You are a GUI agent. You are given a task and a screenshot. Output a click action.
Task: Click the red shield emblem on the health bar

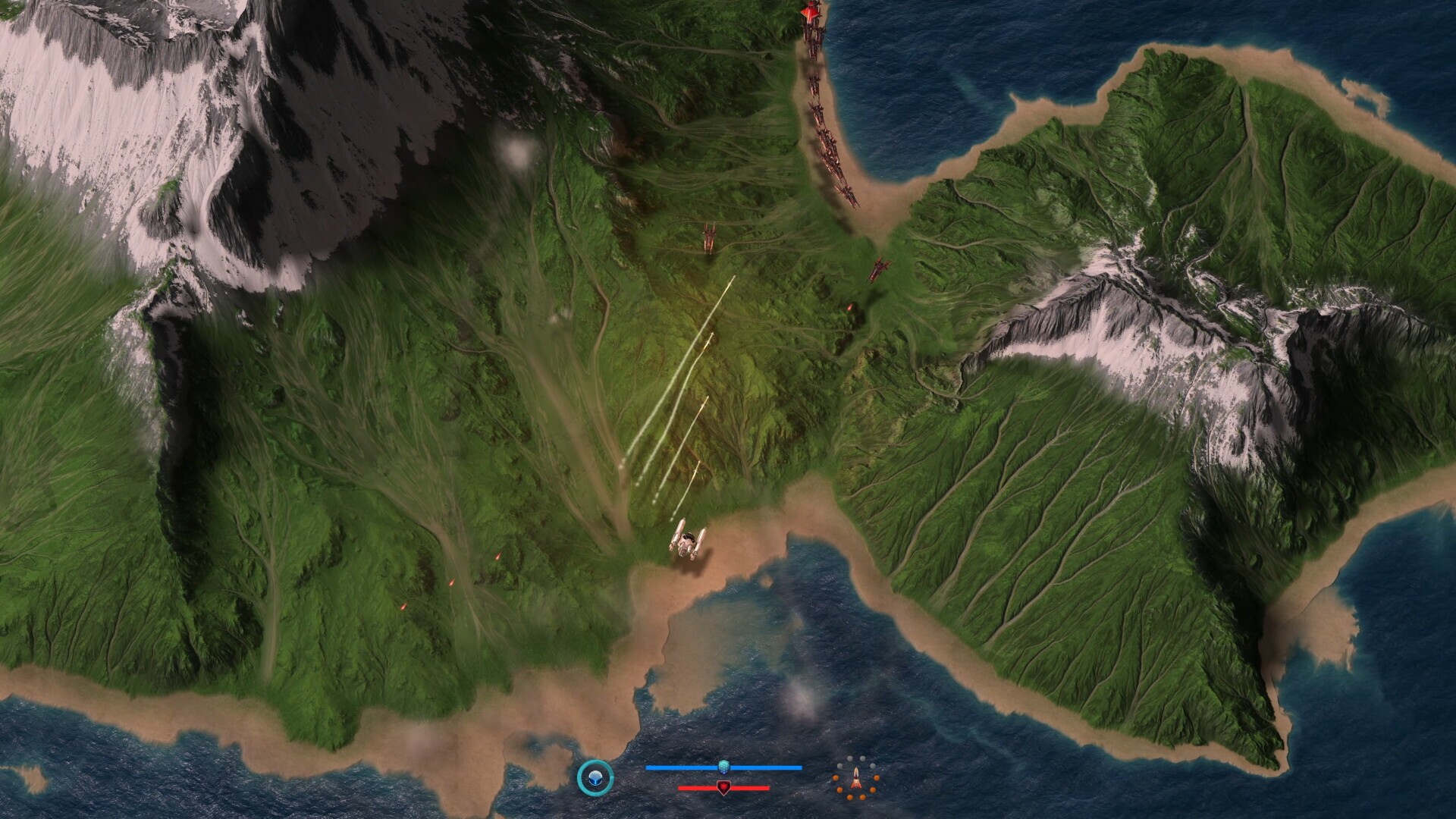tap(723, 788)
